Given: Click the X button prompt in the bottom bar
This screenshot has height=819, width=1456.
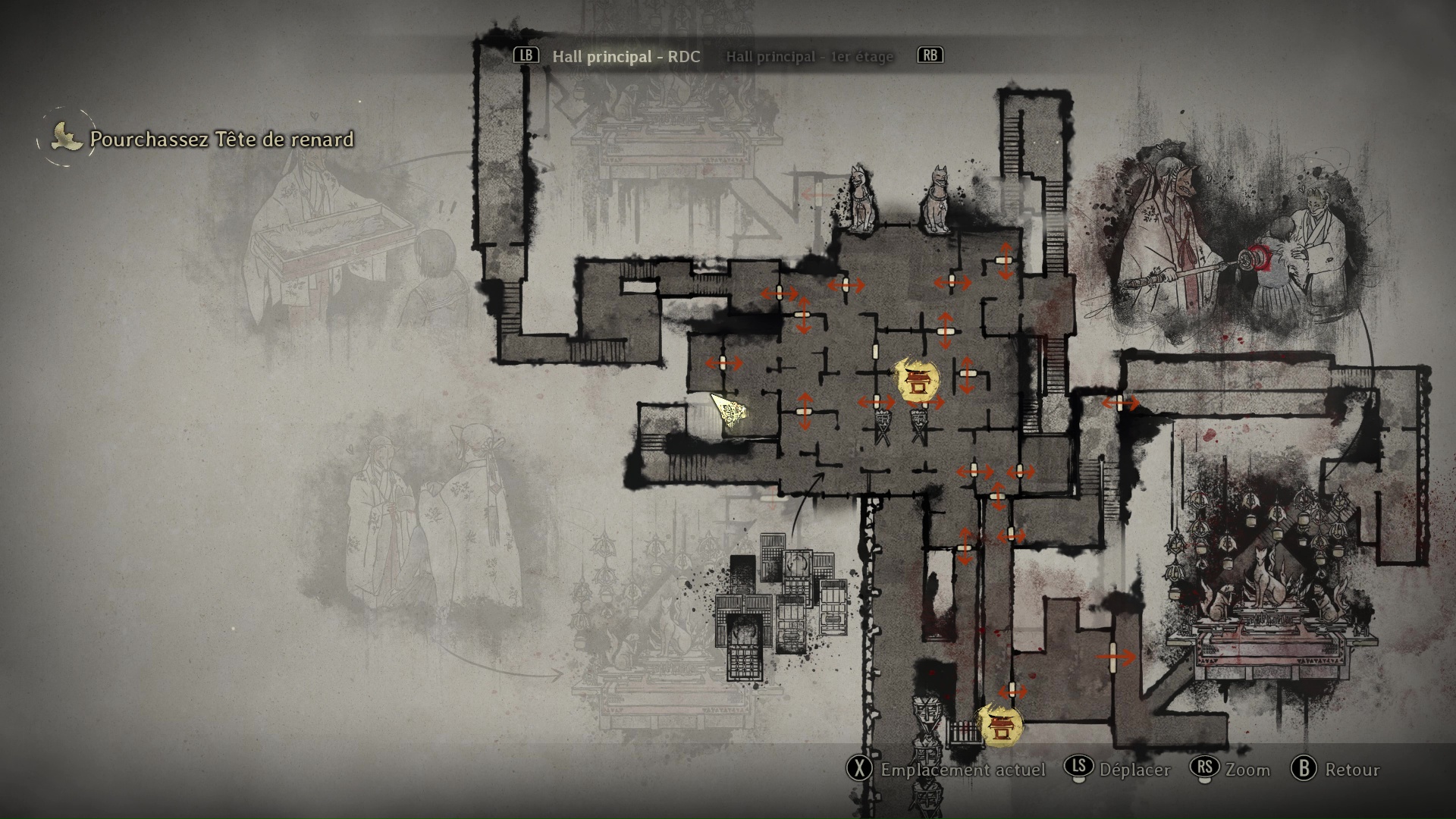Looking at the screenshot, I should pos(861,770).
